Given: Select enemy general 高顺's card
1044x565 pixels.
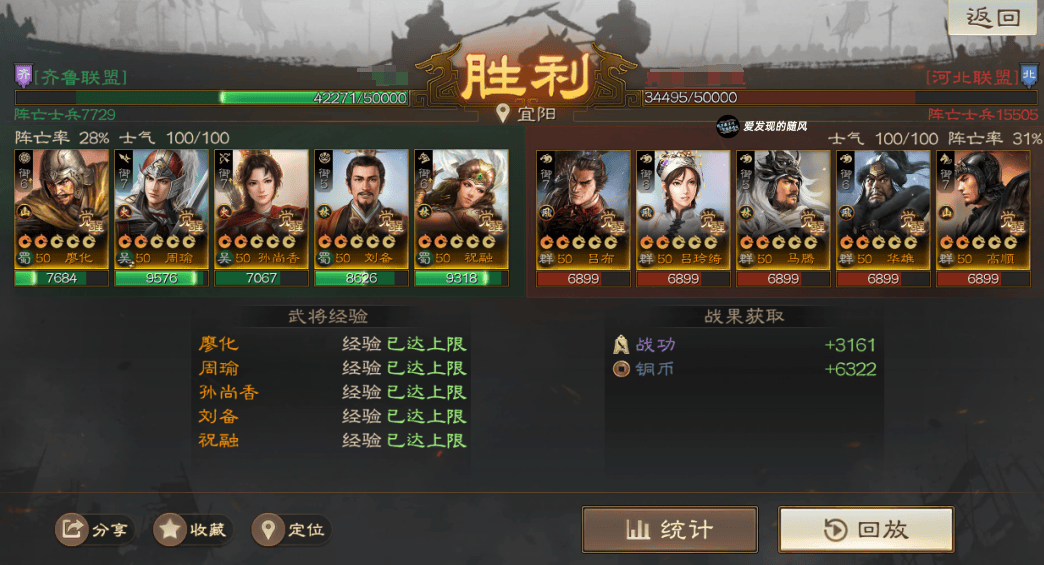Looking at the screenshot, I should click(983, 209).
